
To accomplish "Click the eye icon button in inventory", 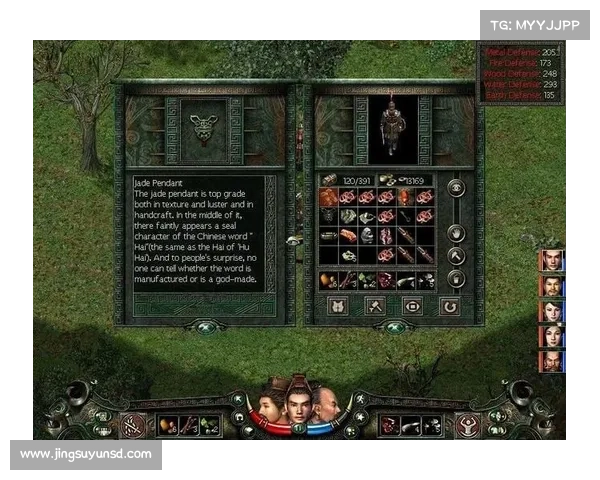I will 456,187.
